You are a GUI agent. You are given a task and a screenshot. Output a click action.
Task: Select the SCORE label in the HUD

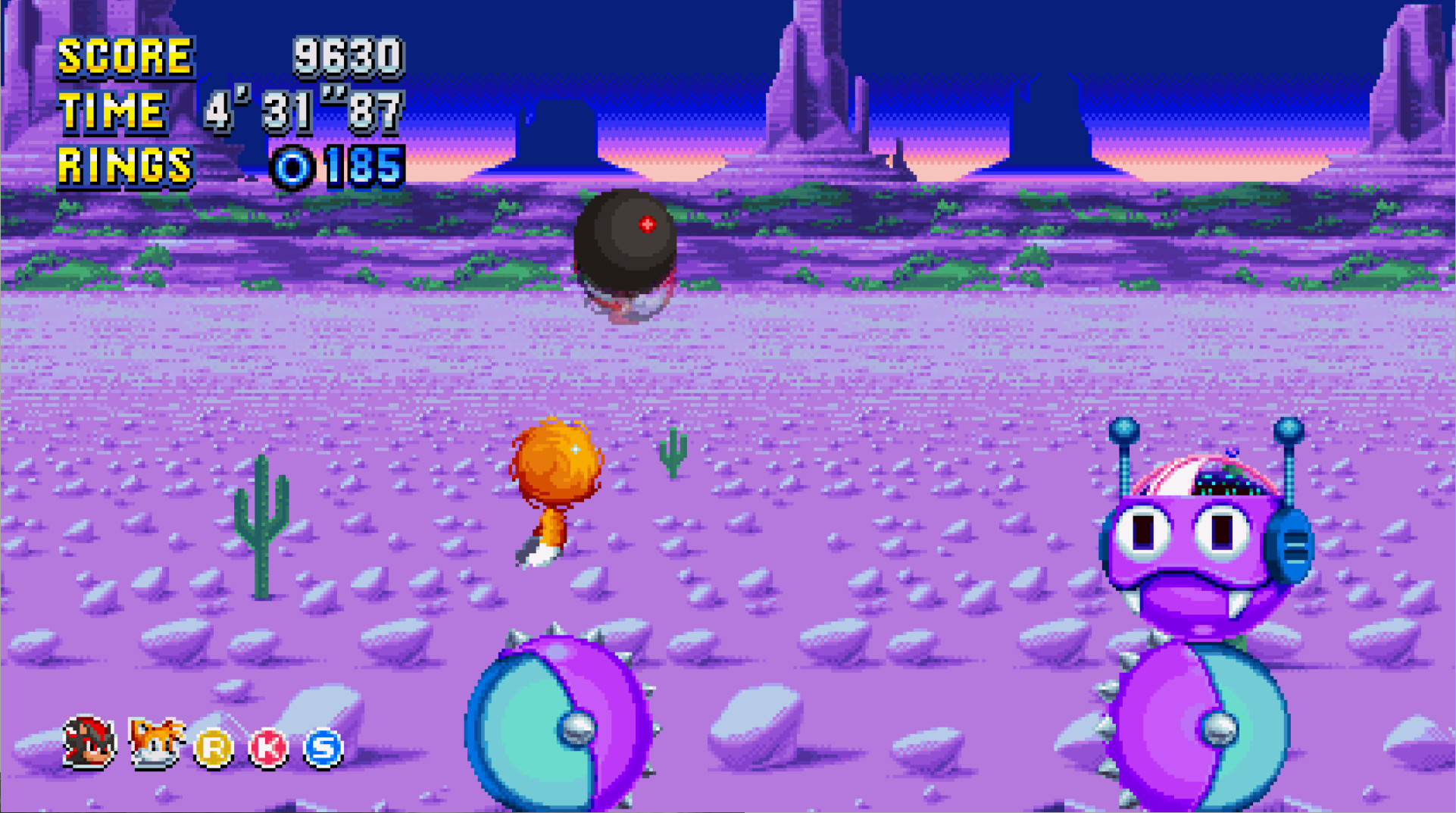[125, 55]
